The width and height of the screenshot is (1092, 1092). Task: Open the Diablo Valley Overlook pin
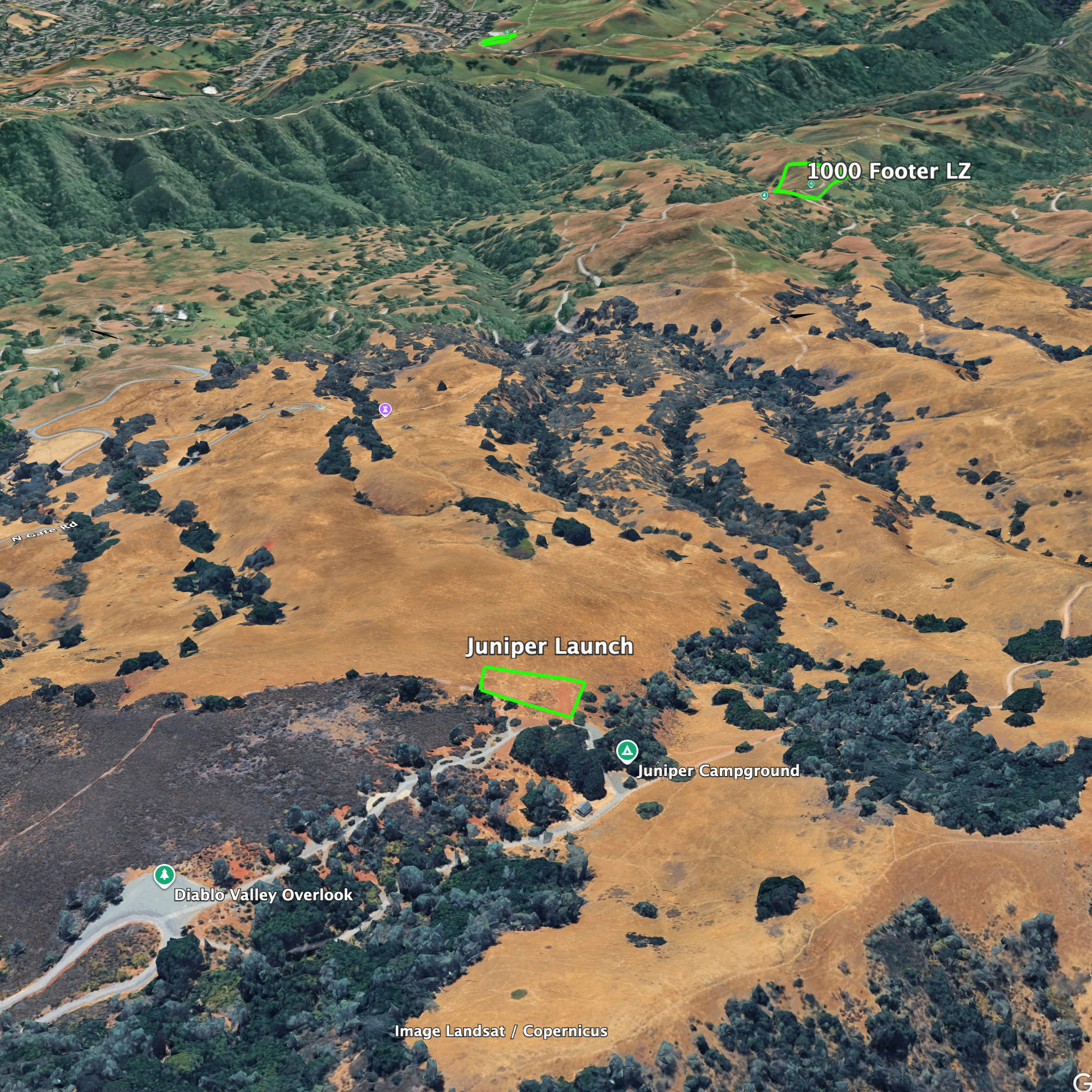click(x=164, y=874)
